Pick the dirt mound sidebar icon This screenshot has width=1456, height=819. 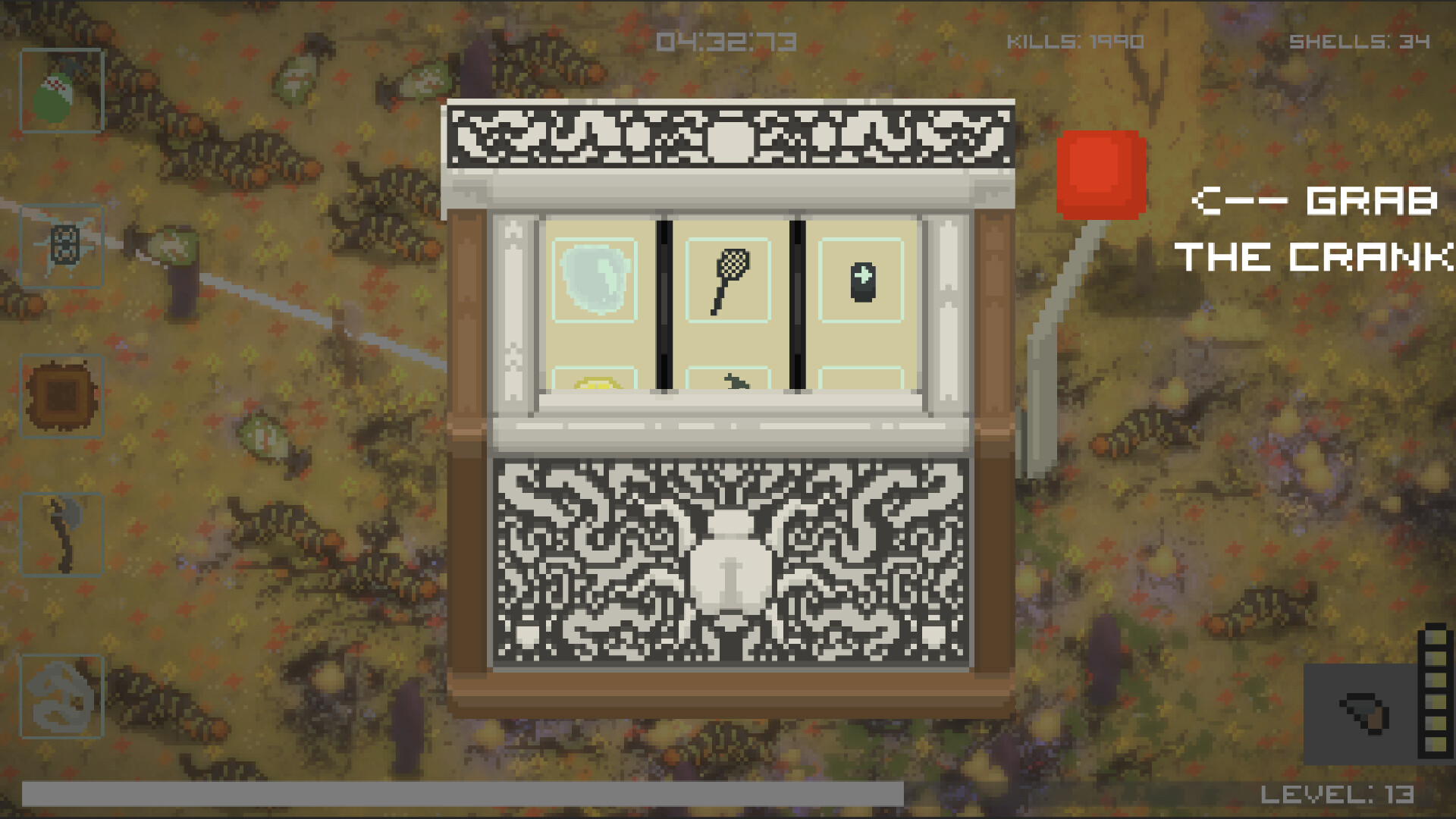61,394
